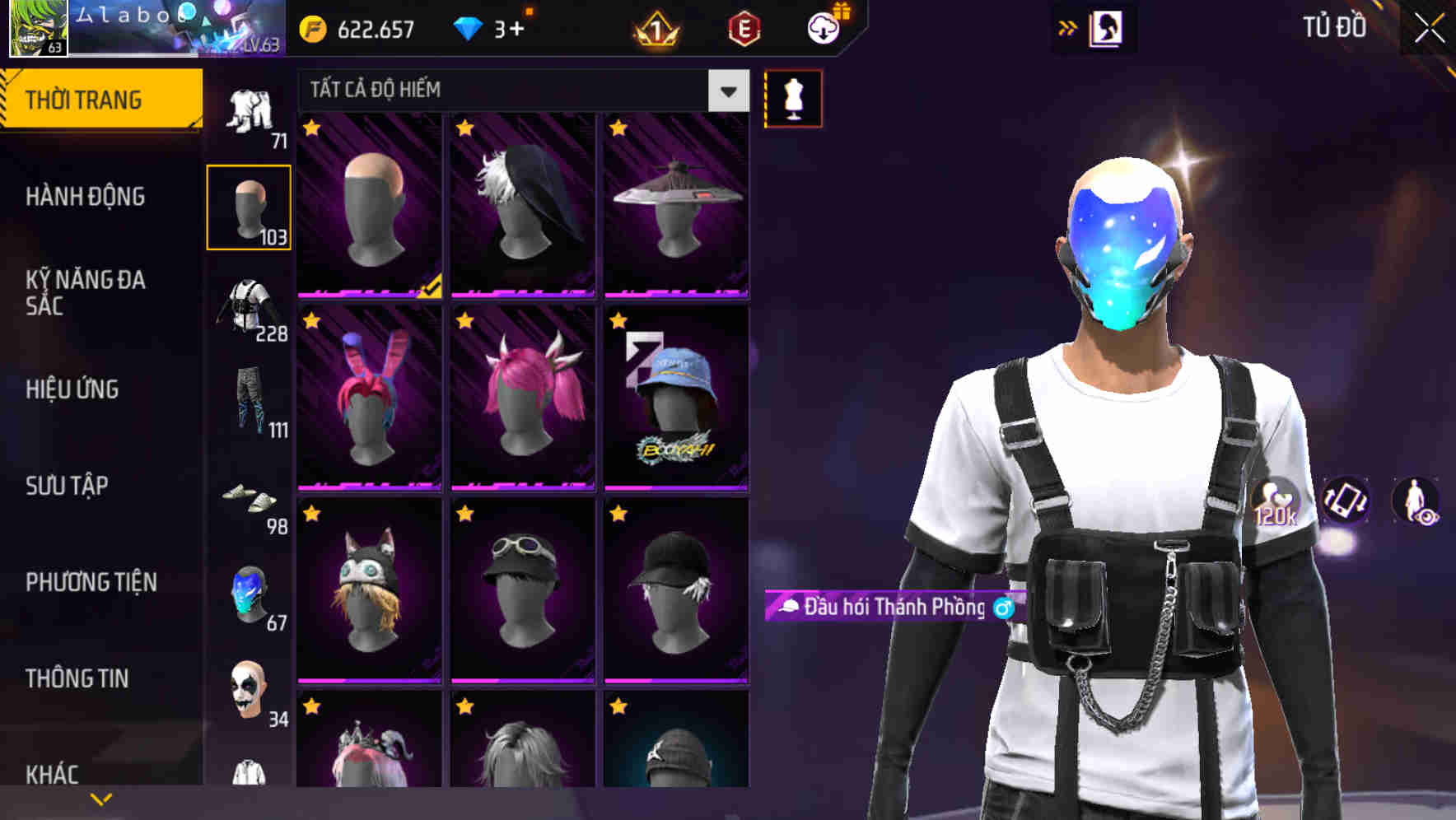Image resolution: width=1456 pixels, height=820 pixels.
Task: Open the cloud gift download icon
Action: 823,30
